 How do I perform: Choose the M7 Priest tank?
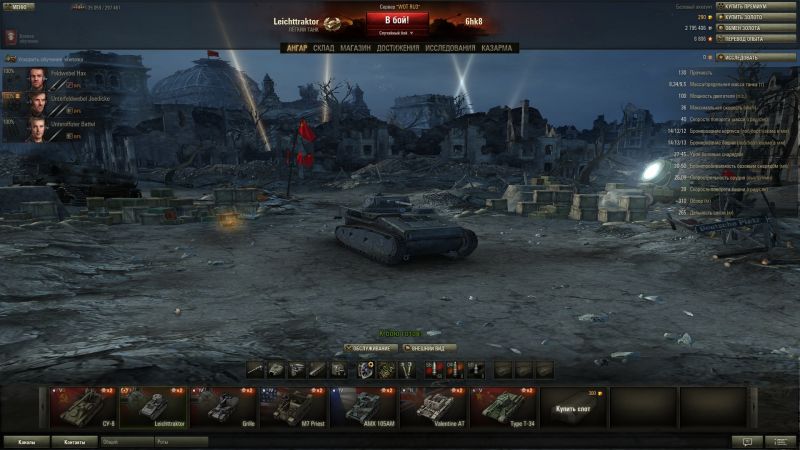click(x=294, y=408)
